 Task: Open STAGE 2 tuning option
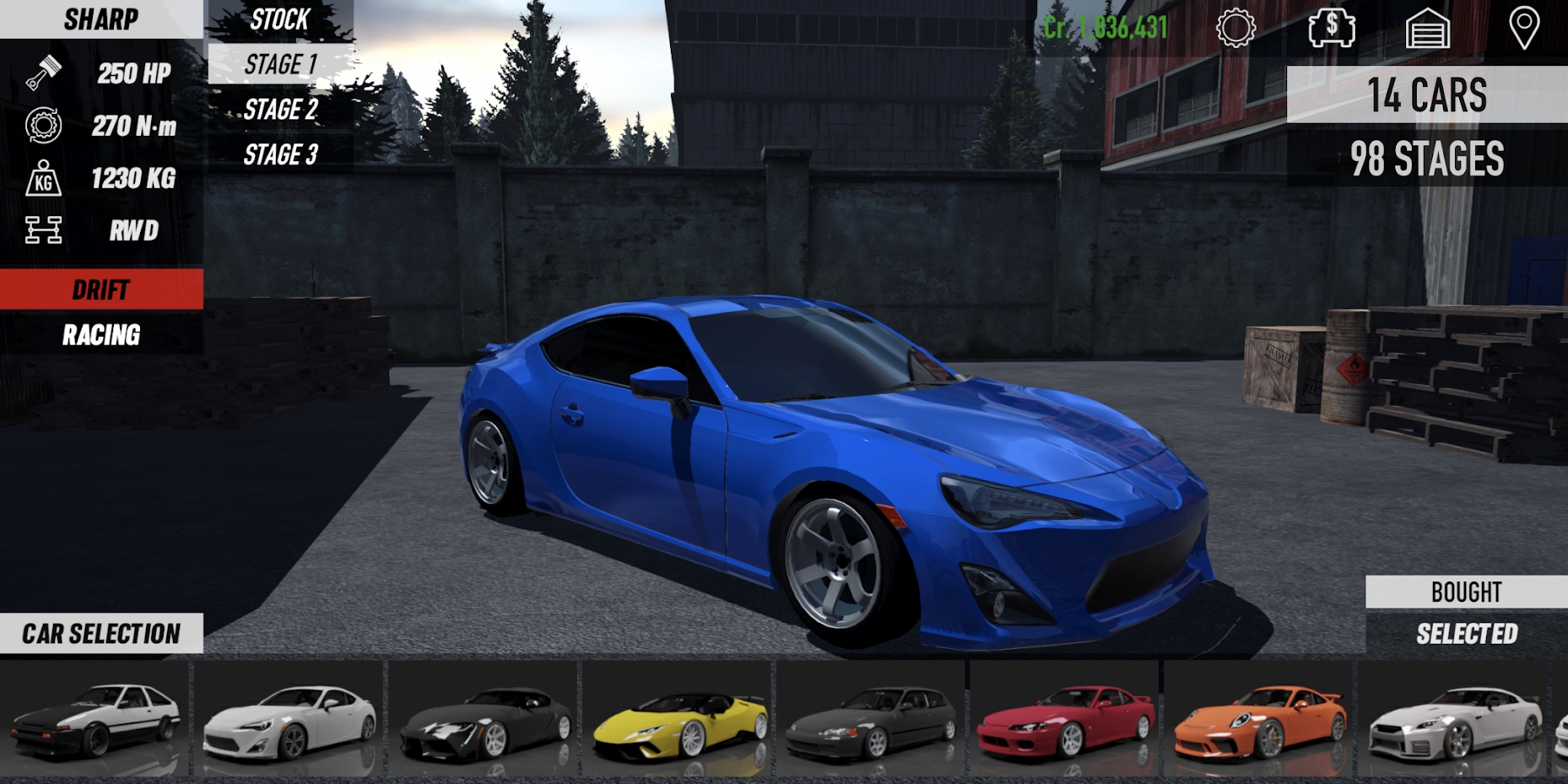(x=281, y=110)
